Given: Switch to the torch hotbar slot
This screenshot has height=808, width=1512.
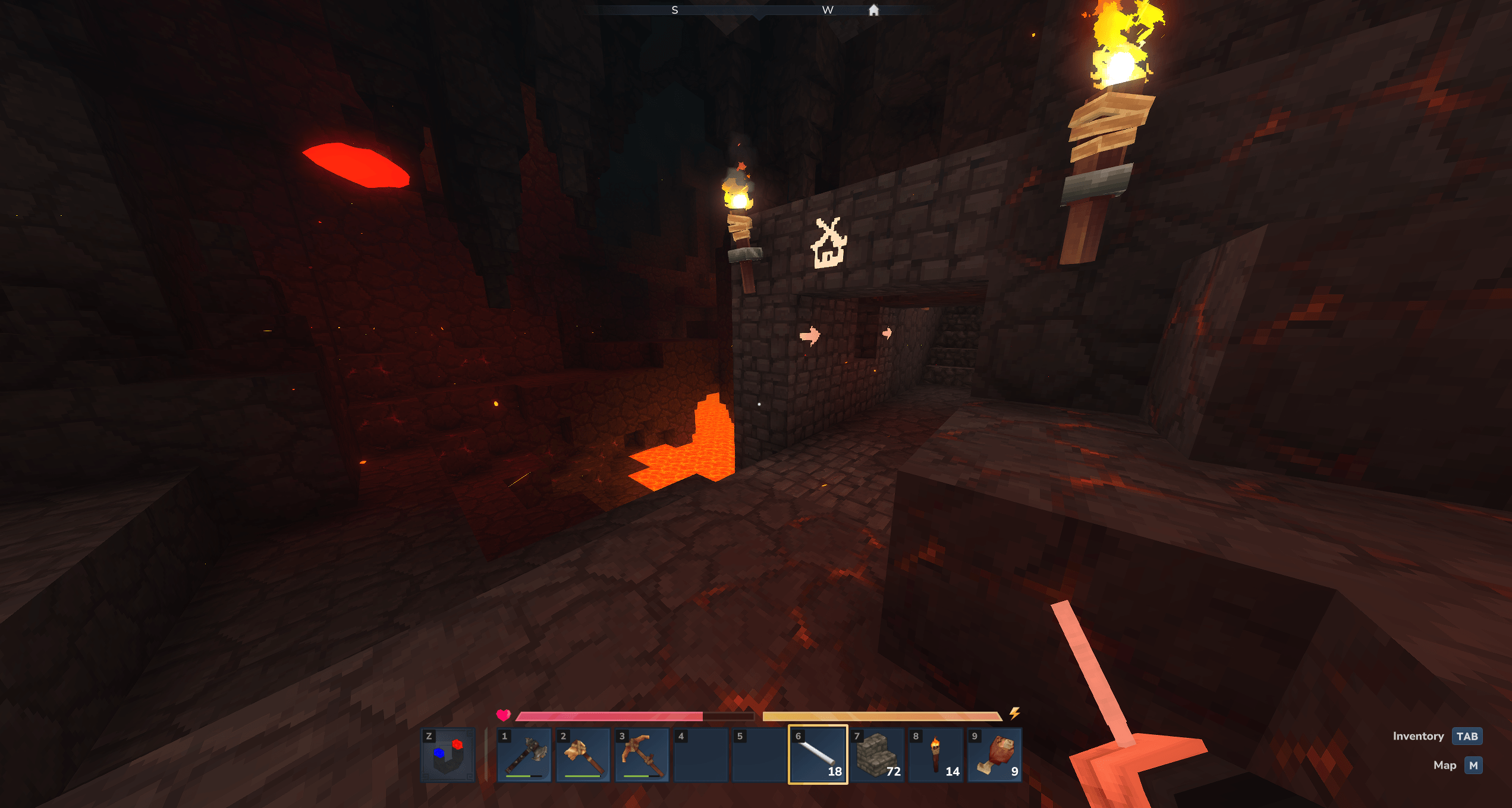Looking at the screenshot, I should click(x=936, y=755).
